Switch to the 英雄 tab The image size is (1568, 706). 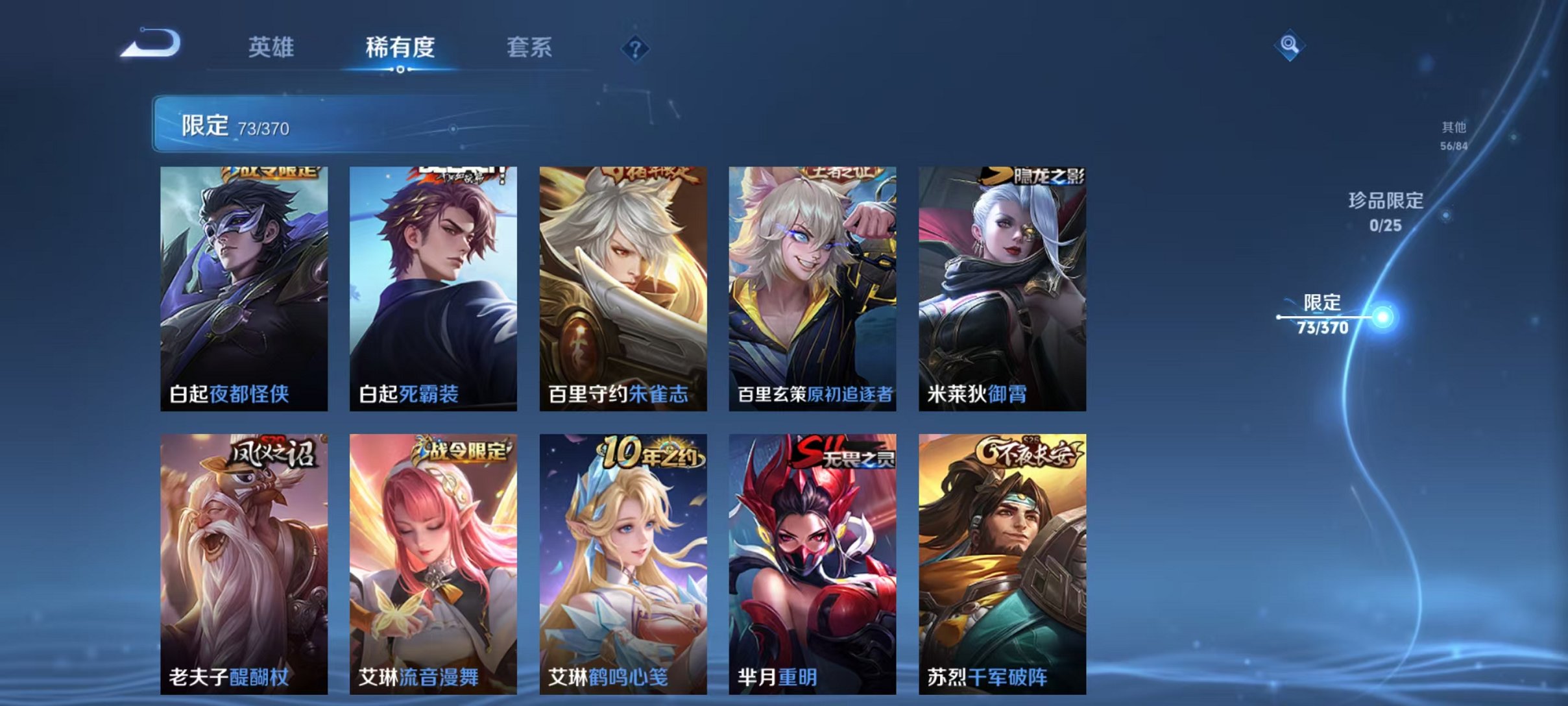(271, 48)
